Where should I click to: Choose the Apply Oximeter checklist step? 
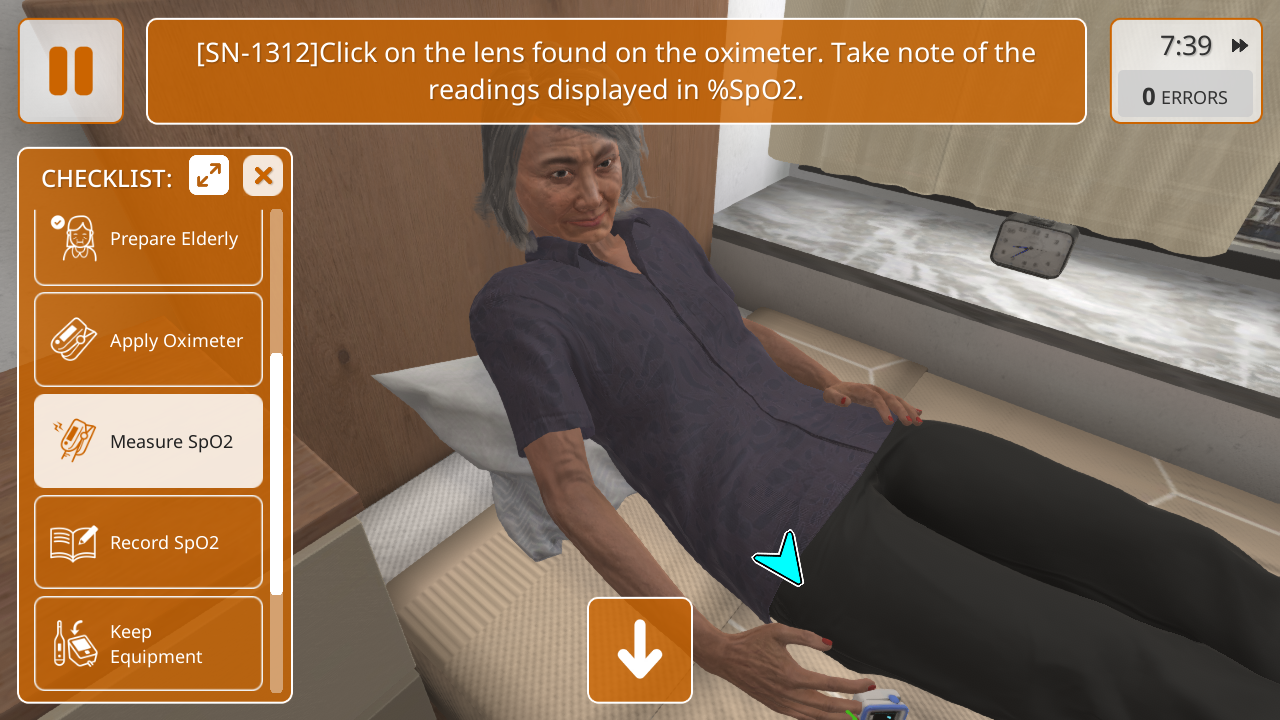coord(148,340)
